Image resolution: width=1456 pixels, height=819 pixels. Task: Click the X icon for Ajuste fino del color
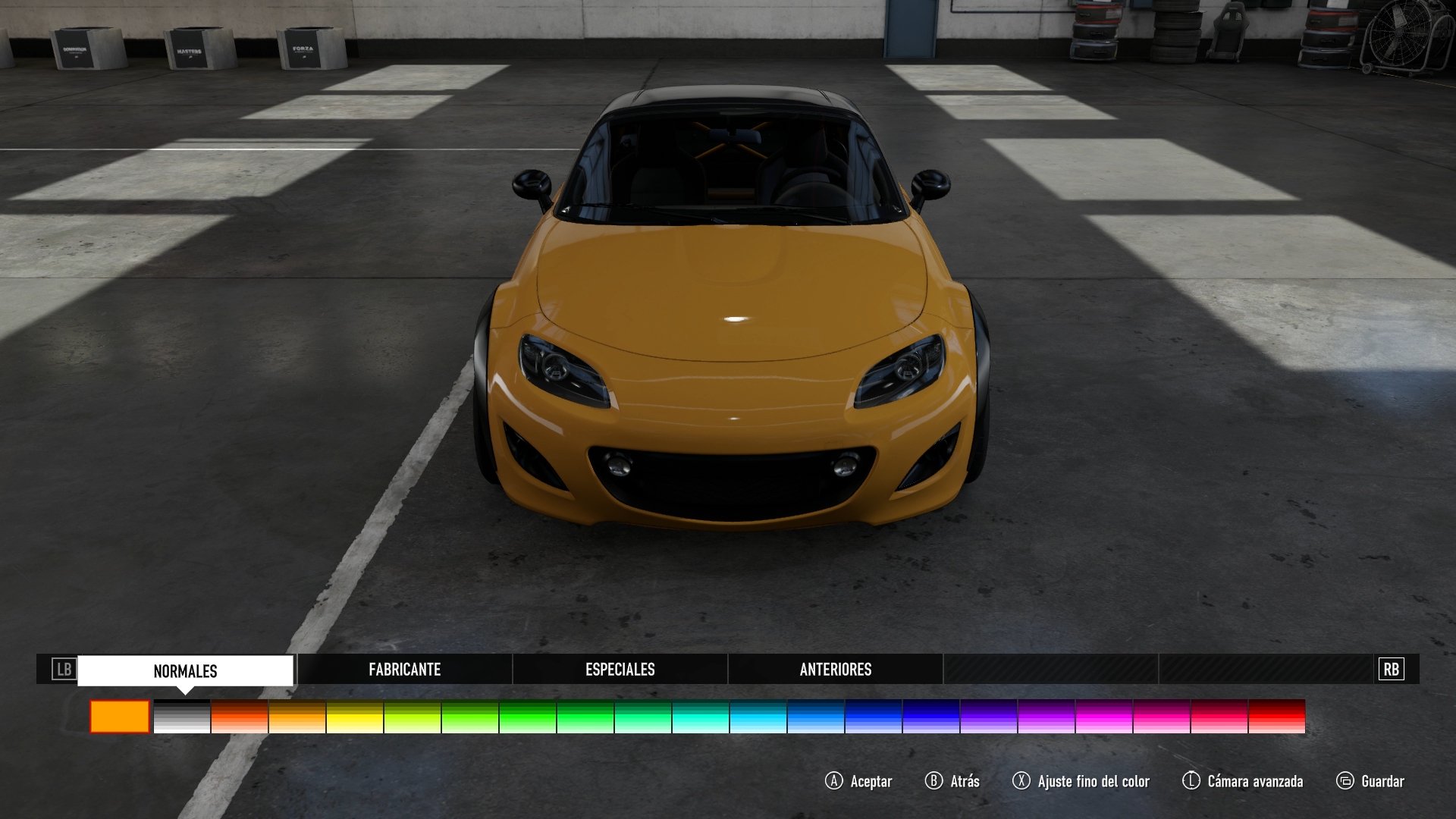(1021, 781)
